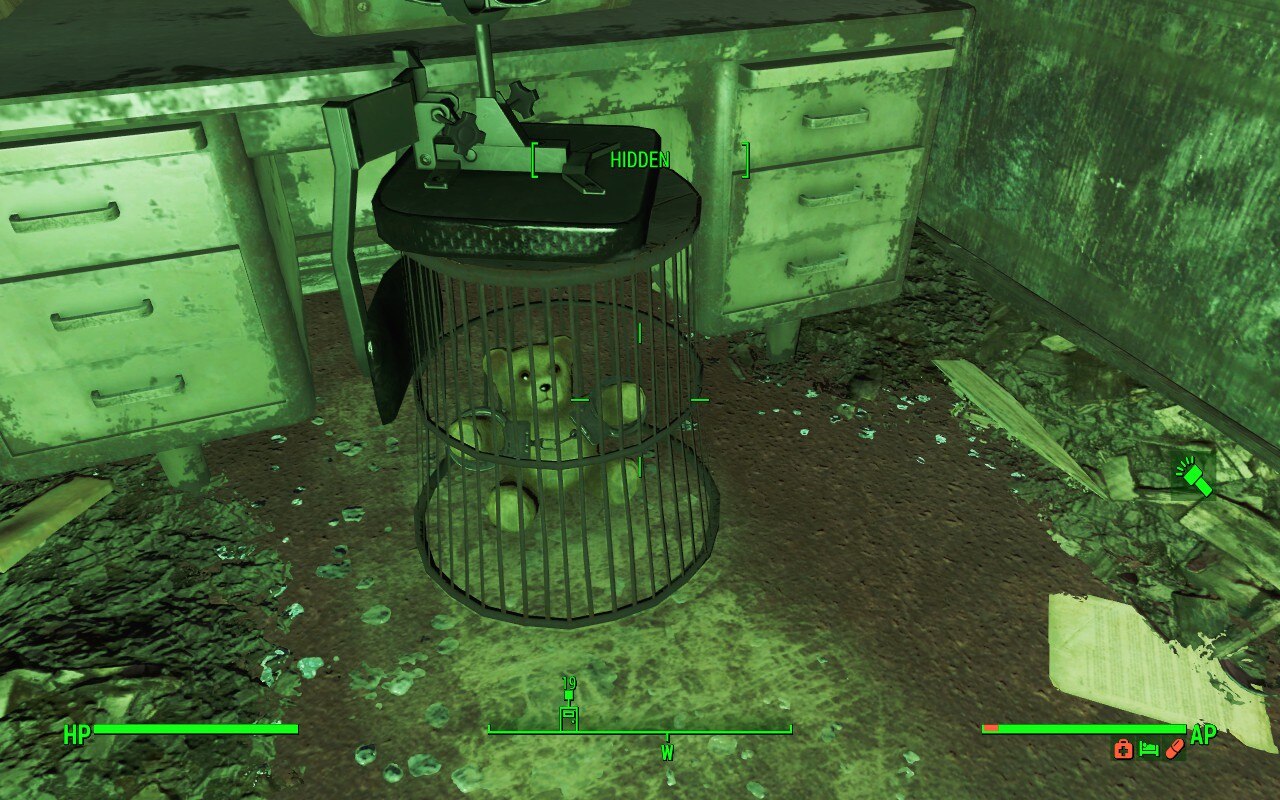Viewport: 1280px width, 800px height.
Task: Select the bed rest status icon near AP
Action: point(1148,748)
